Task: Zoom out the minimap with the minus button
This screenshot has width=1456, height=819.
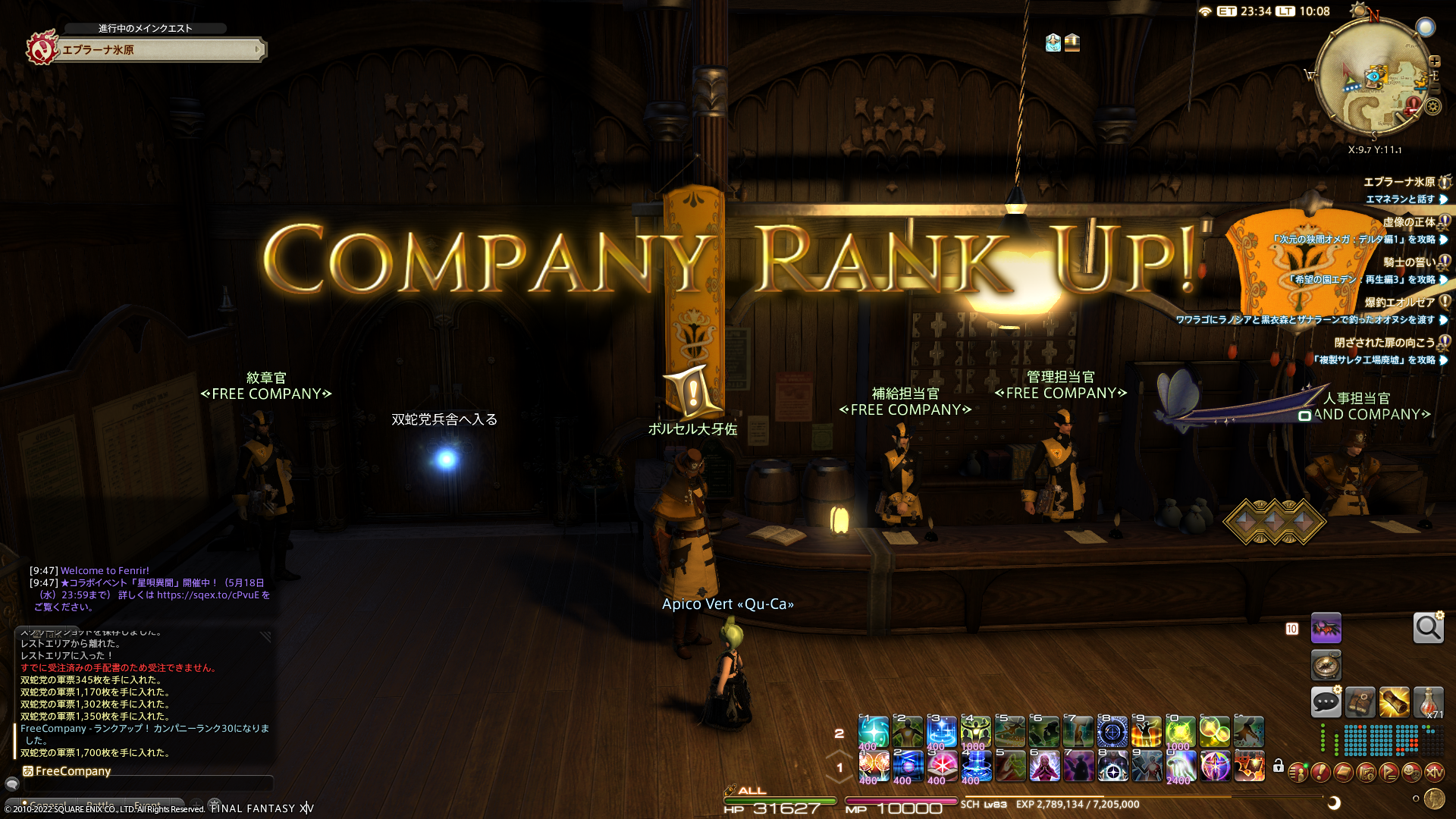Action: click(1434, 88)
